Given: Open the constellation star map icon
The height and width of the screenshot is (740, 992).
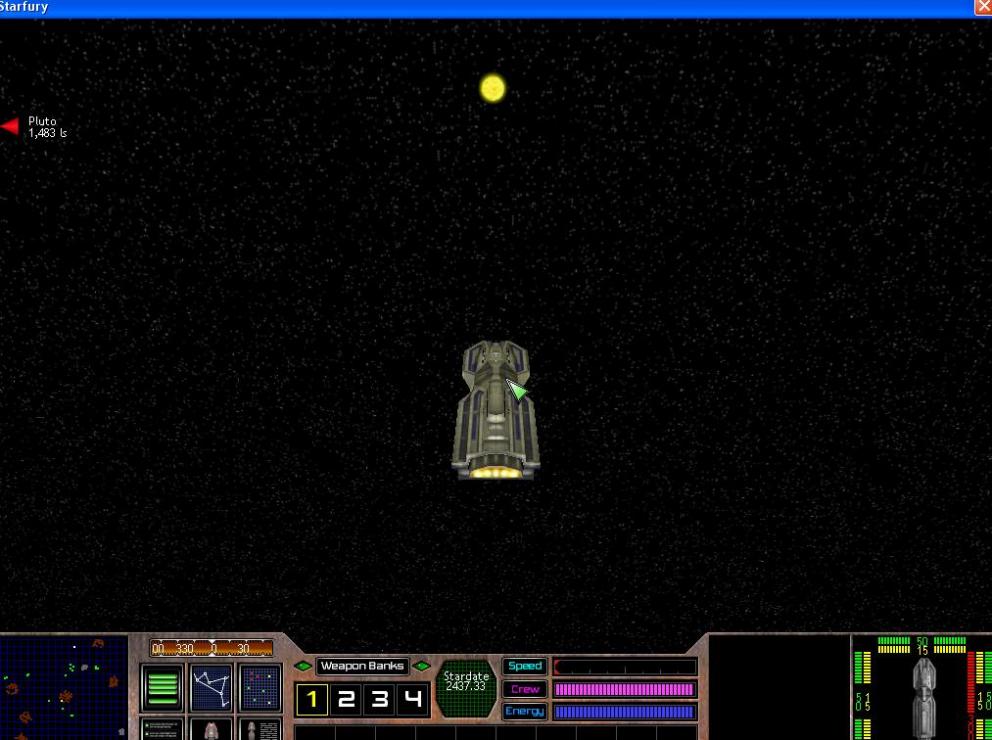Looking at the screenshot, I should pos(211,688).
